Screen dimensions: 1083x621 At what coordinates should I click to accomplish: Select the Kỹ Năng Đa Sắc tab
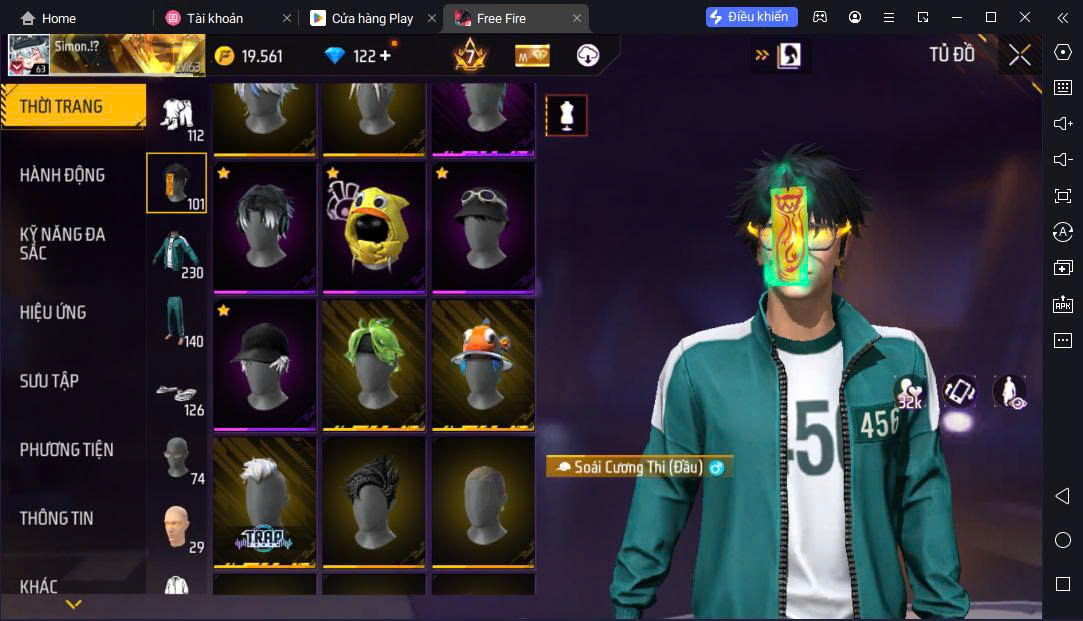click(x=62, y=243)
